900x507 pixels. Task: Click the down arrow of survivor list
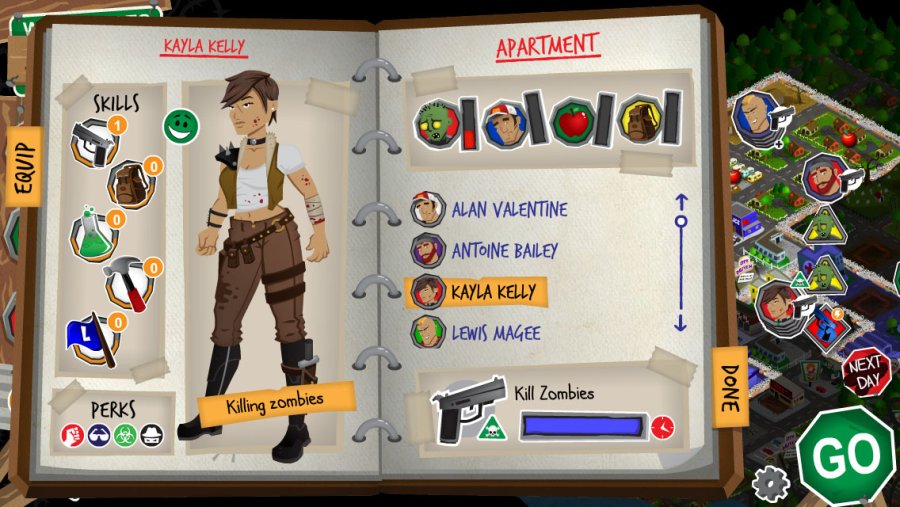pyautogui.click(x=681, y=324)
